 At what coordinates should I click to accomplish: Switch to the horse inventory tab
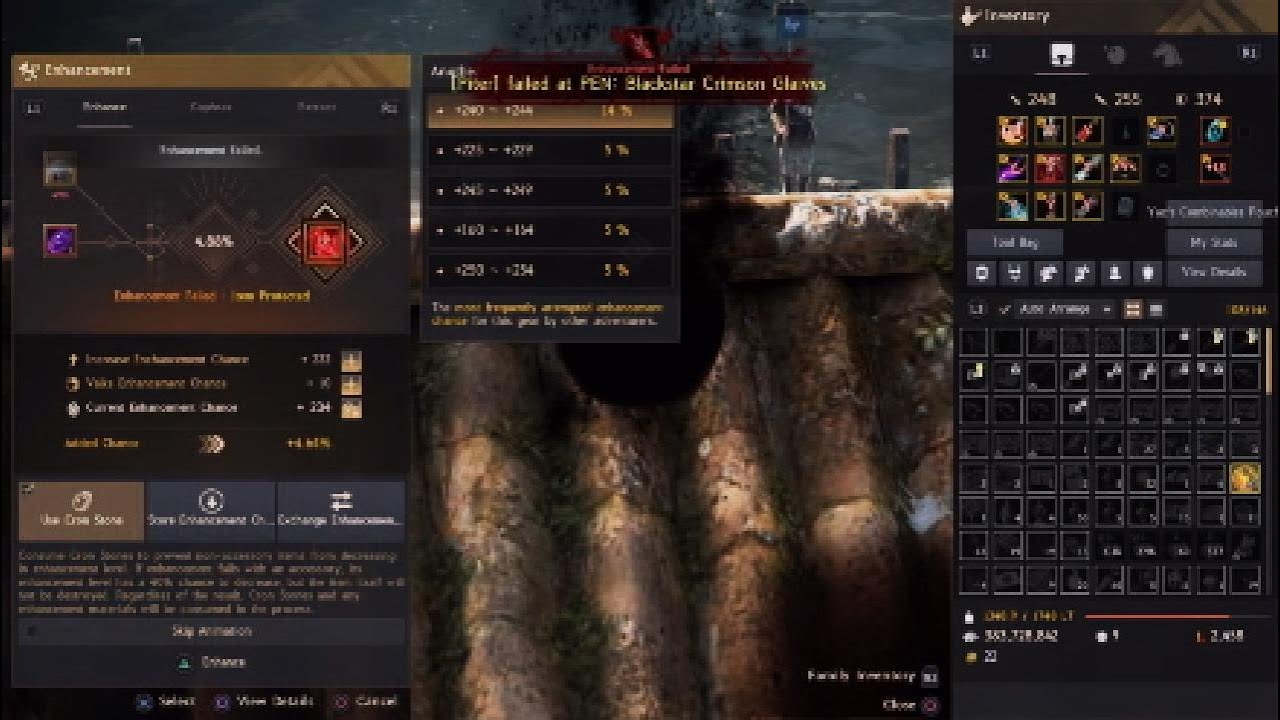coord(1164,55)
